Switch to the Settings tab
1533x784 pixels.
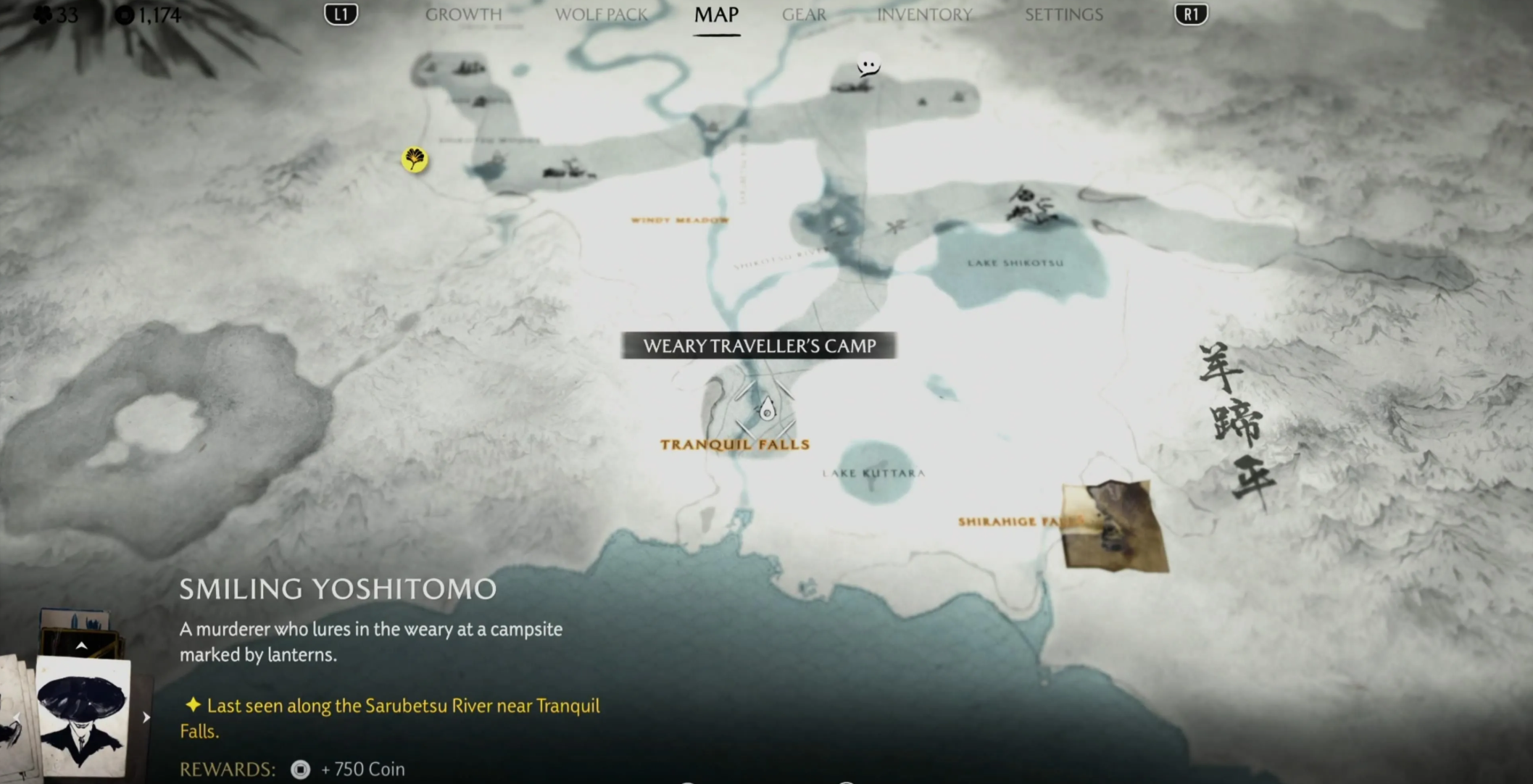(1063, 14)
